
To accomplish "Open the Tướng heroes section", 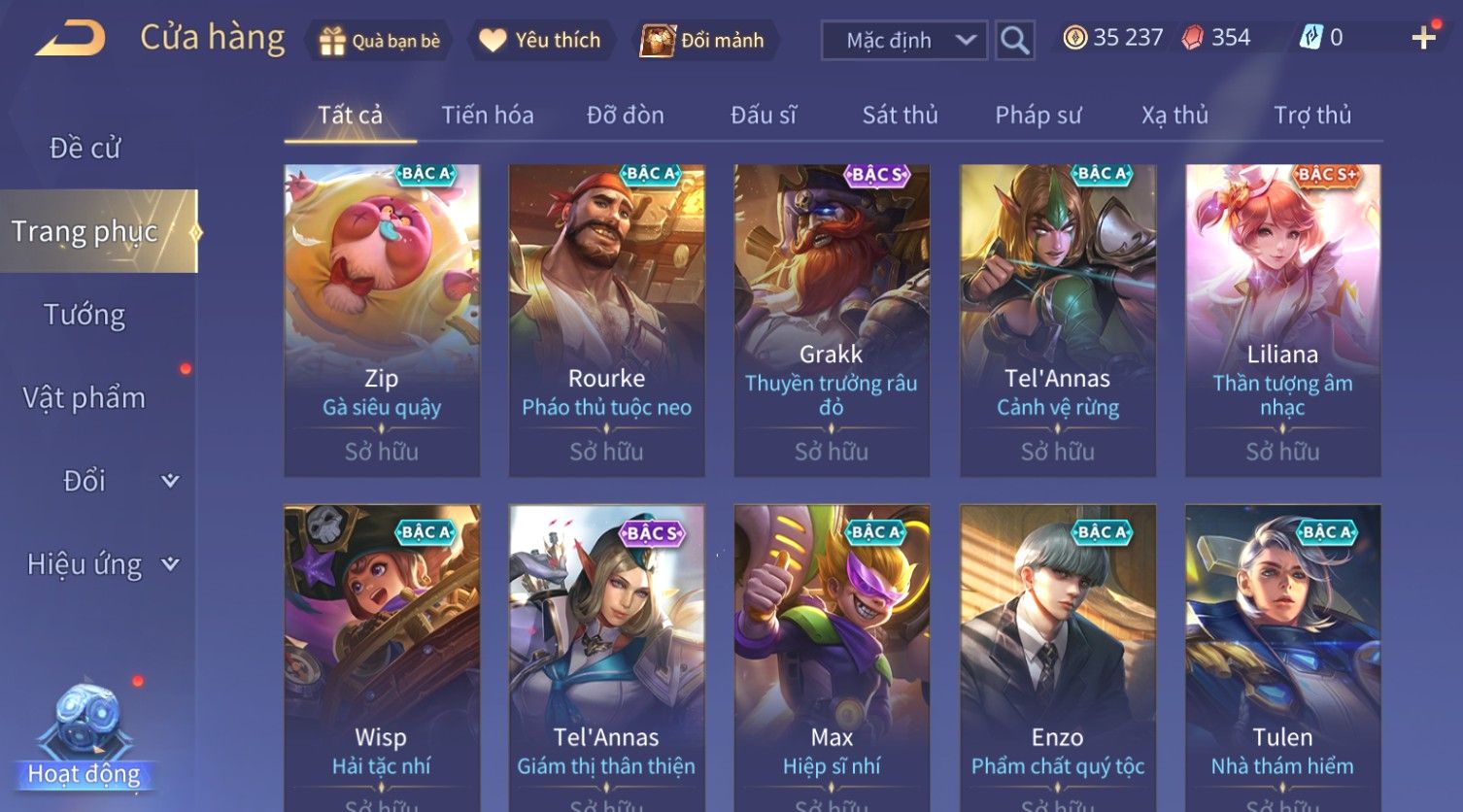I will 85,315.
